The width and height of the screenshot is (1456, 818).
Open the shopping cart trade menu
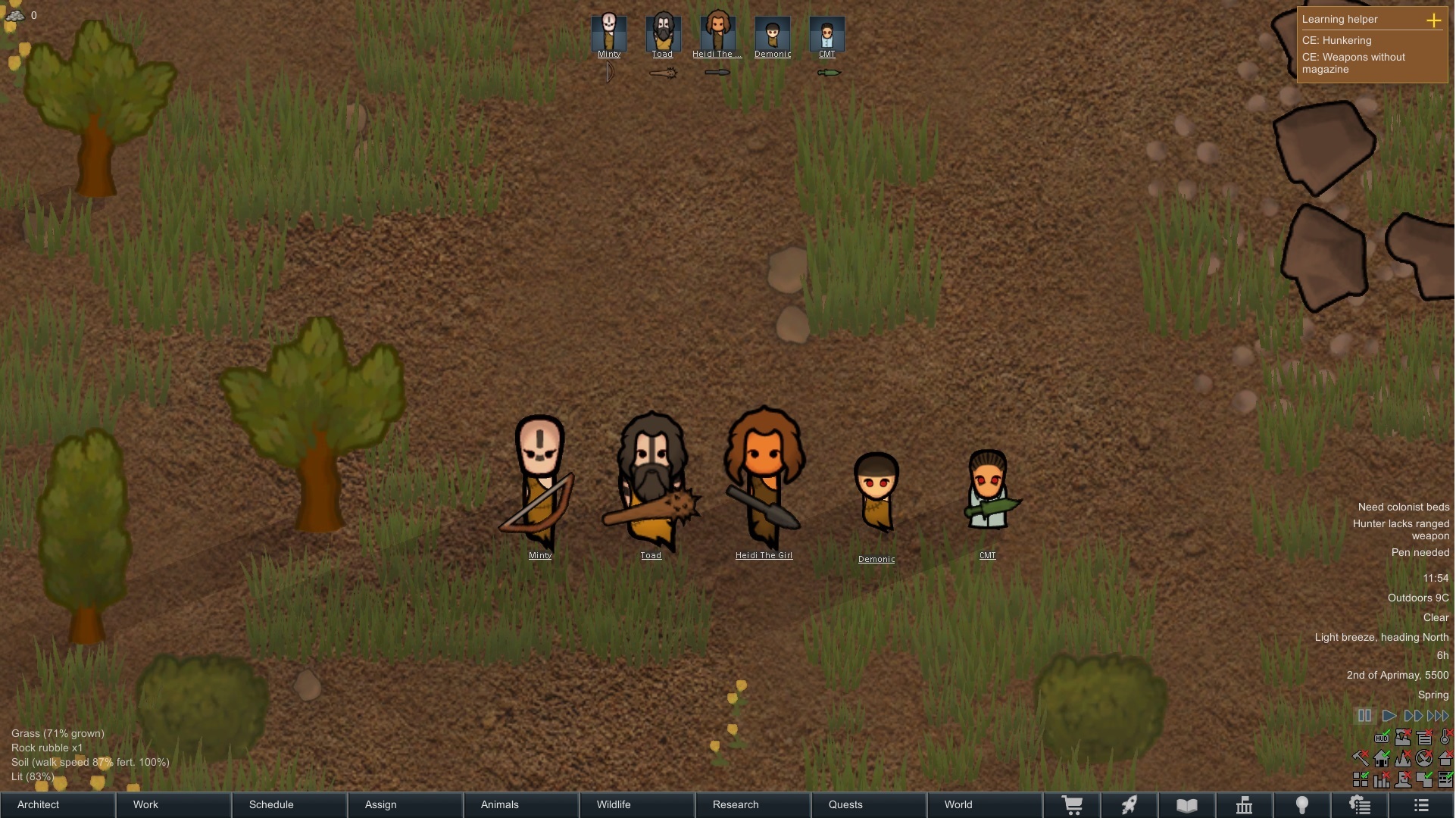pos(1072,805)
